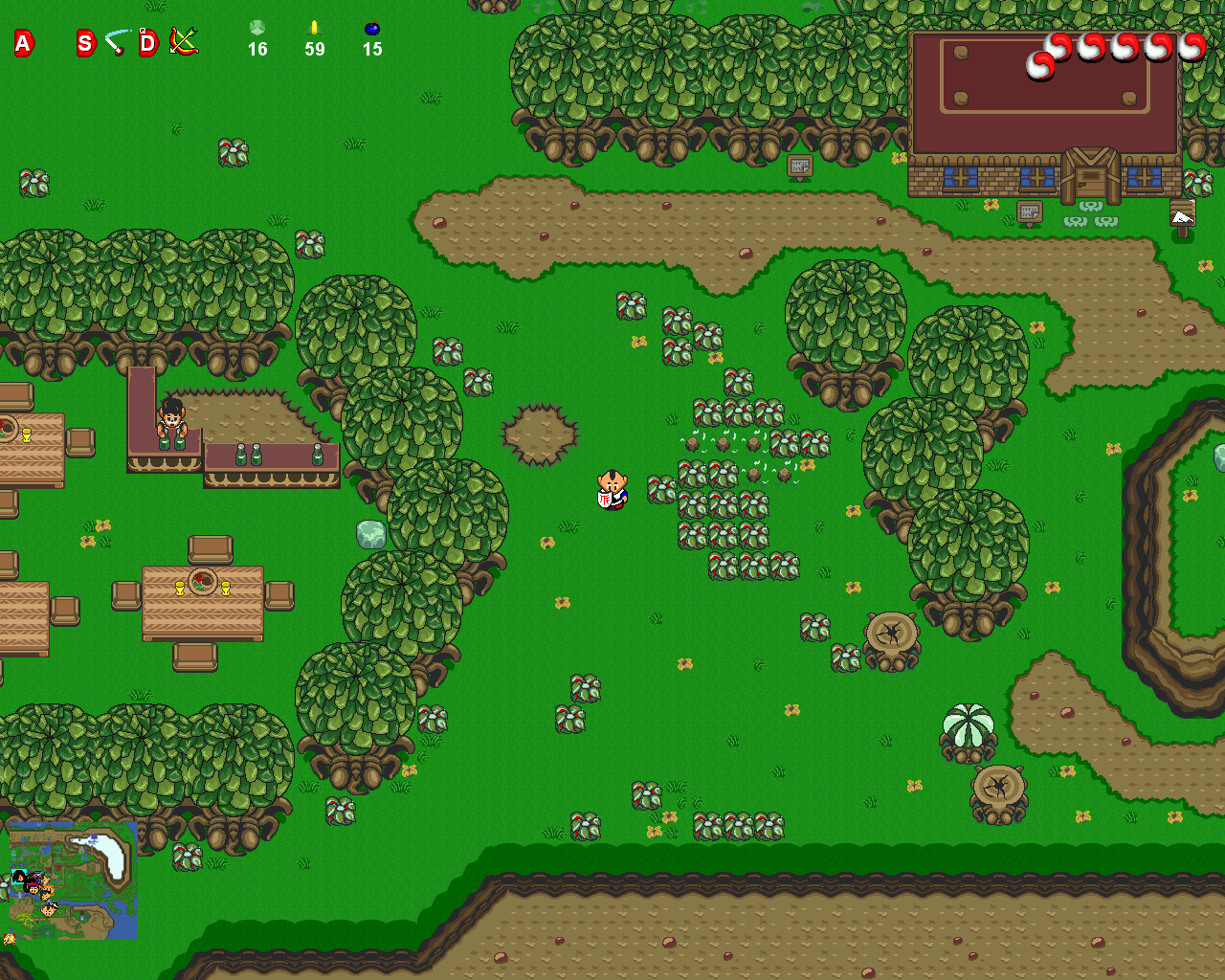Image resolution: width=1225 pixels, height=980 pixels.
Task: Click the red A action slot badge
Action: tap(24, 42)
